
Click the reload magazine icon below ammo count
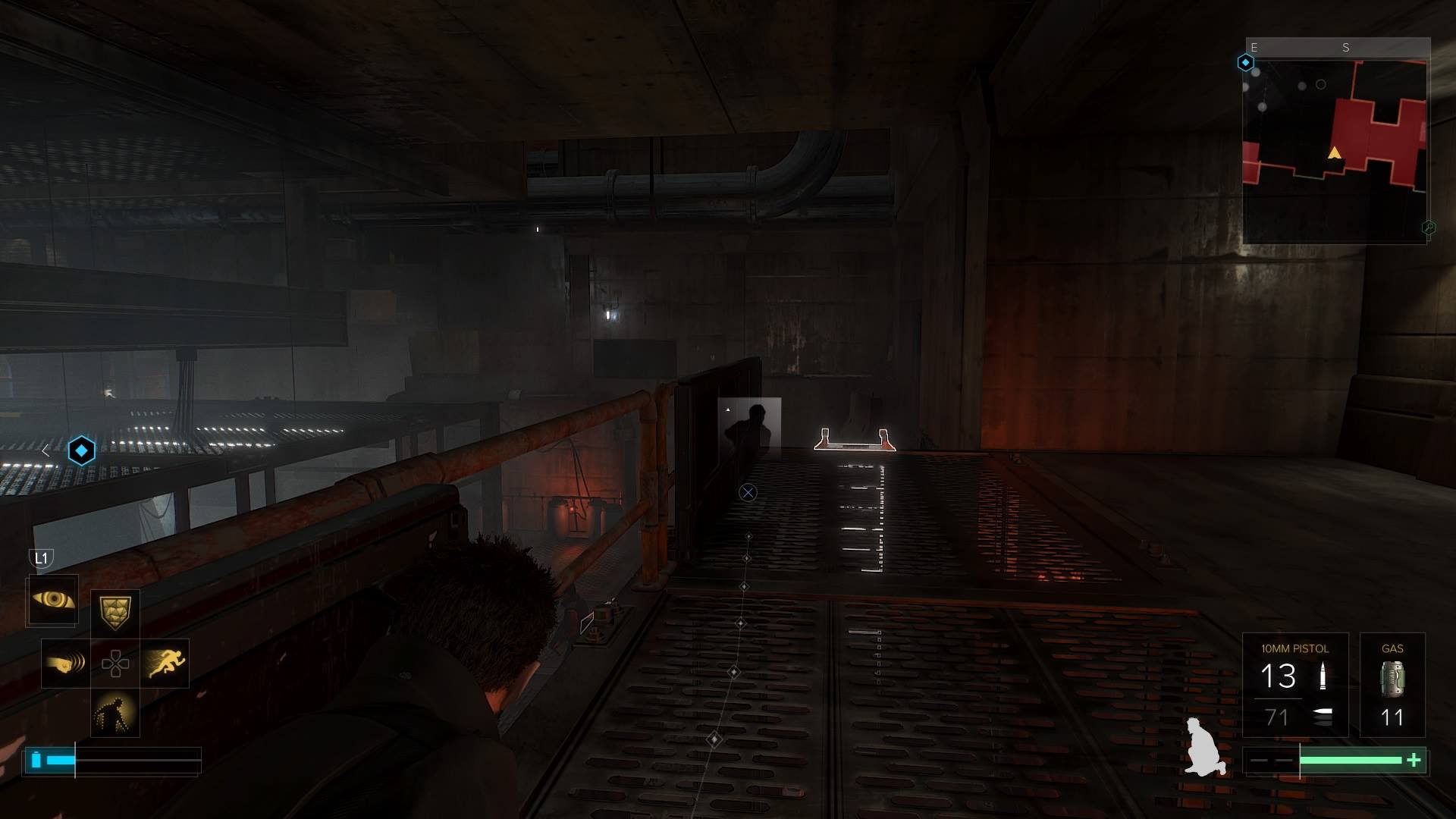click(1322, 715)
